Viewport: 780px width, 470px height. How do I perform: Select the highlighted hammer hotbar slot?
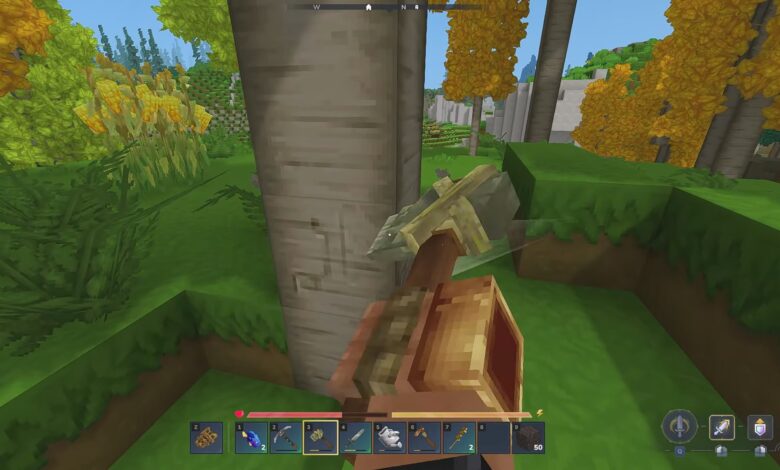point(320,438)
